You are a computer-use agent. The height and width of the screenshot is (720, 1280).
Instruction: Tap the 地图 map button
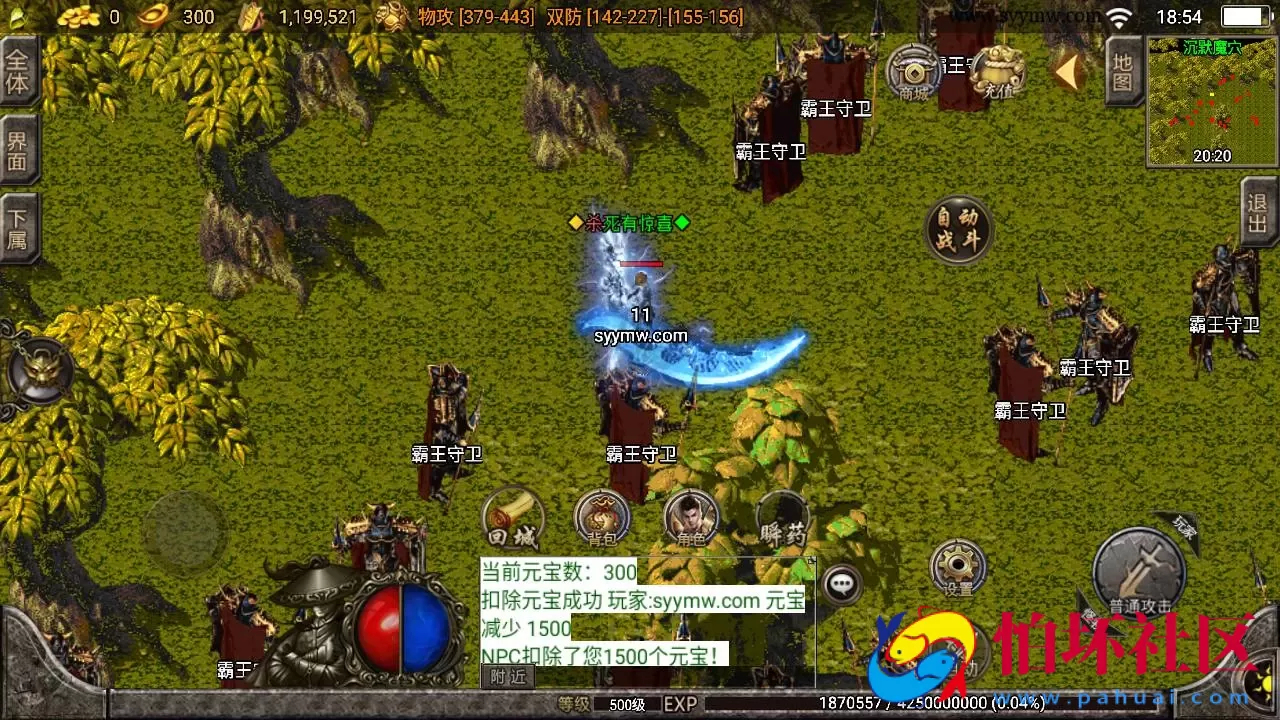1123,70
